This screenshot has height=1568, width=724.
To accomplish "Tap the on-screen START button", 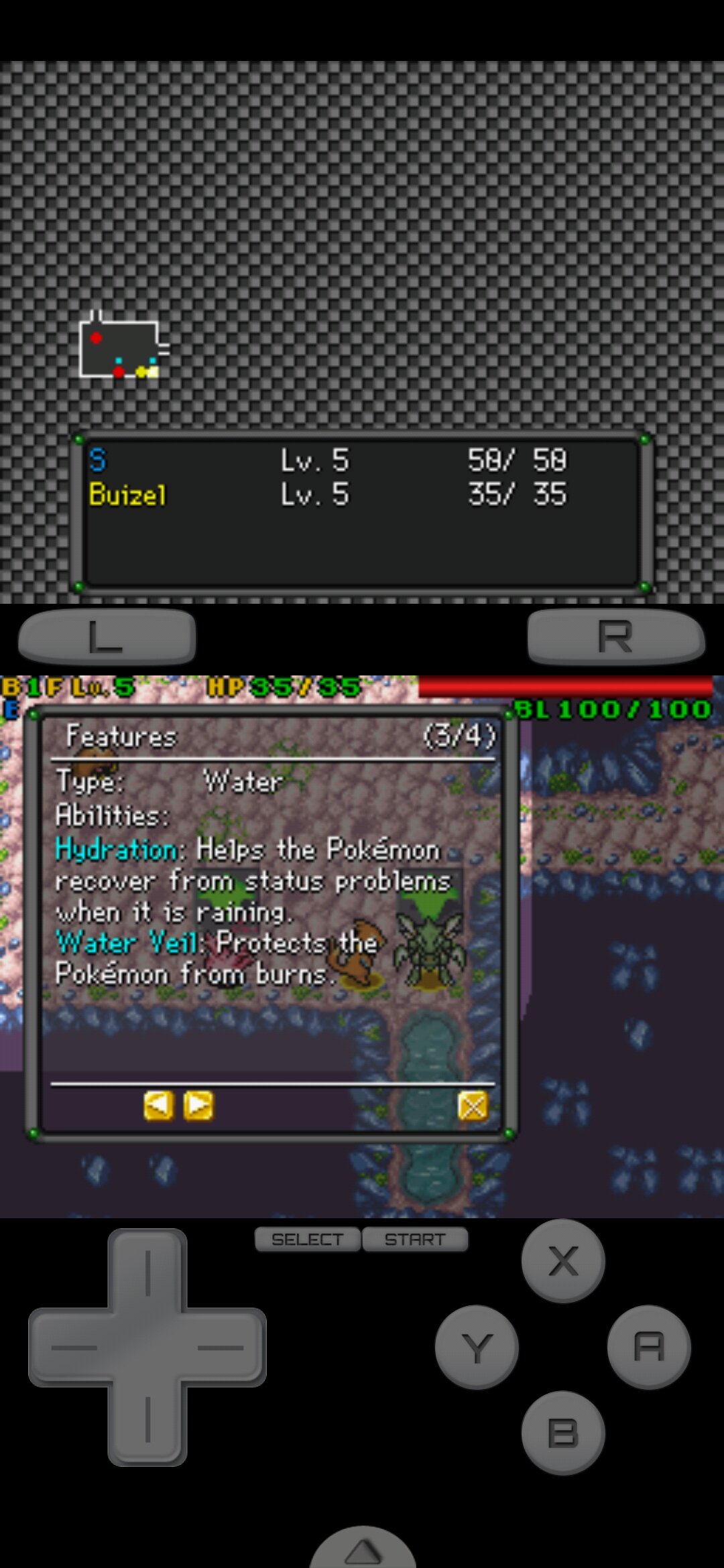I will click(x=415, y=1240).
